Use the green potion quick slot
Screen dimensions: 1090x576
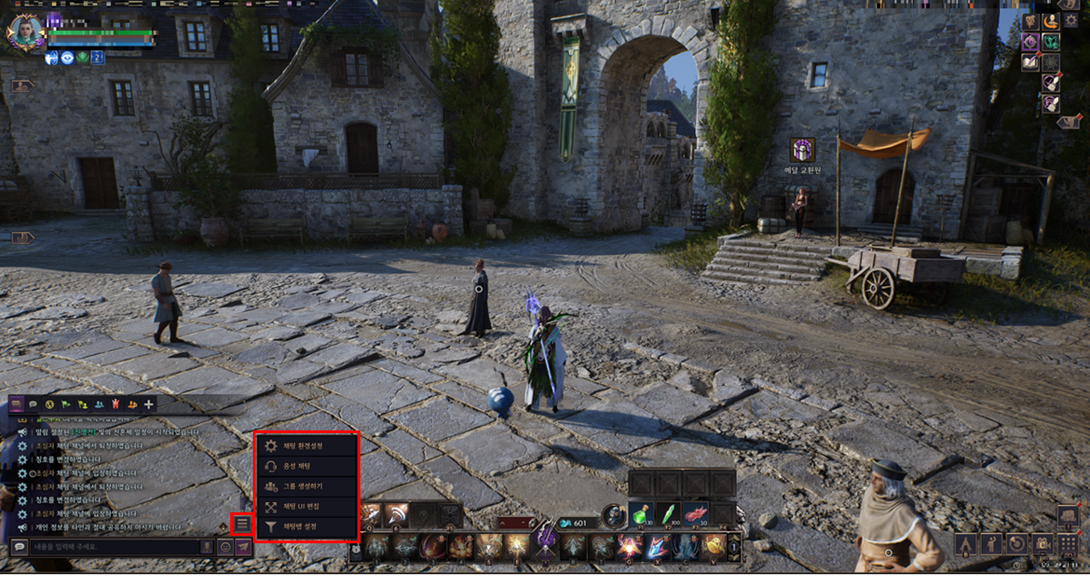[x=641, y=514]
